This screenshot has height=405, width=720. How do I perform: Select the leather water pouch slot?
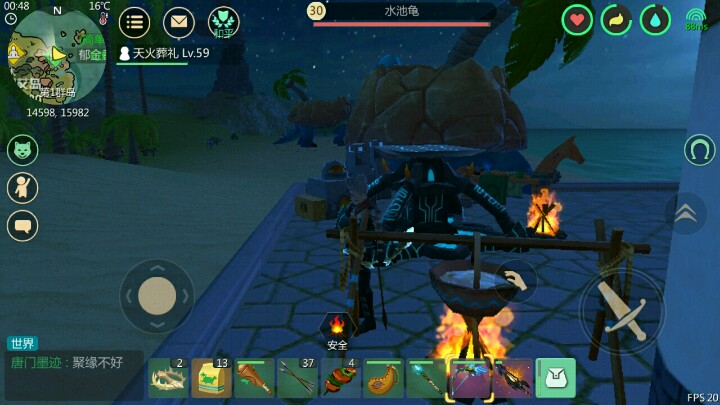383,379
